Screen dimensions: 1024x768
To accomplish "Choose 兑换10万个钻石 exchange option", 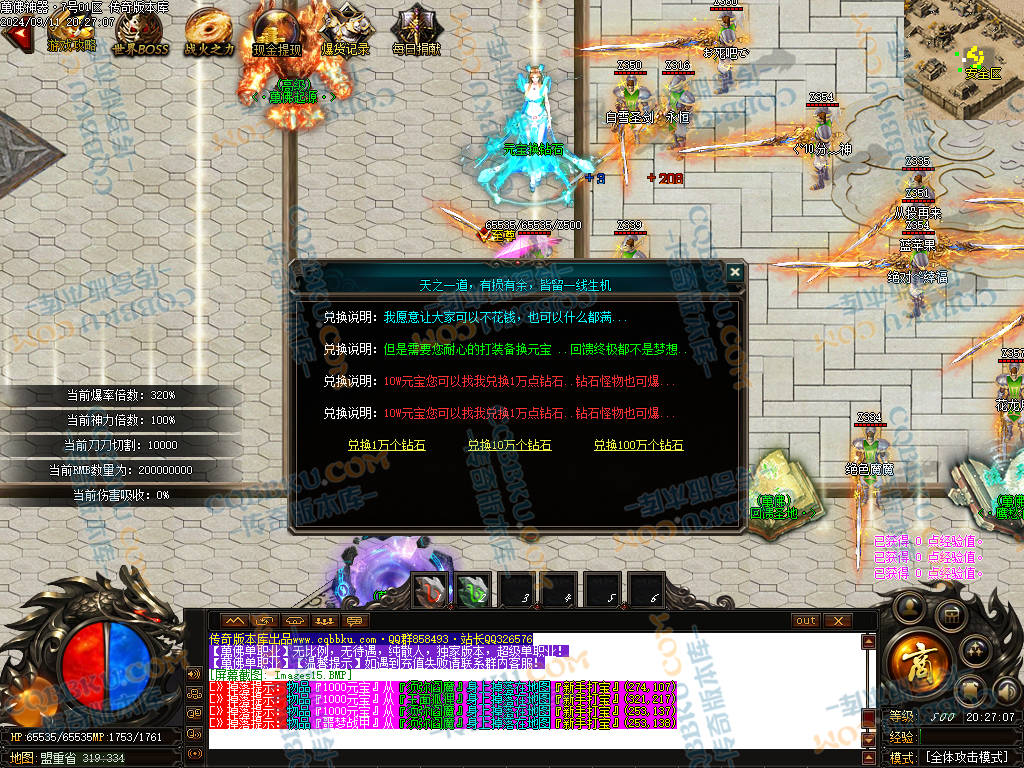I will point(509,445).
